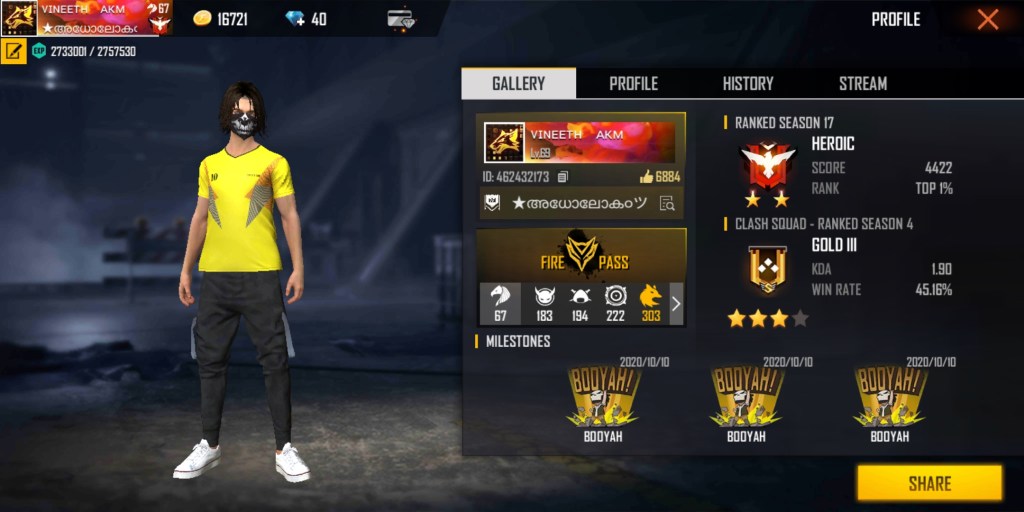Select the first Booyah milestone badge
Screen dimensions: 1024x512
605,402
